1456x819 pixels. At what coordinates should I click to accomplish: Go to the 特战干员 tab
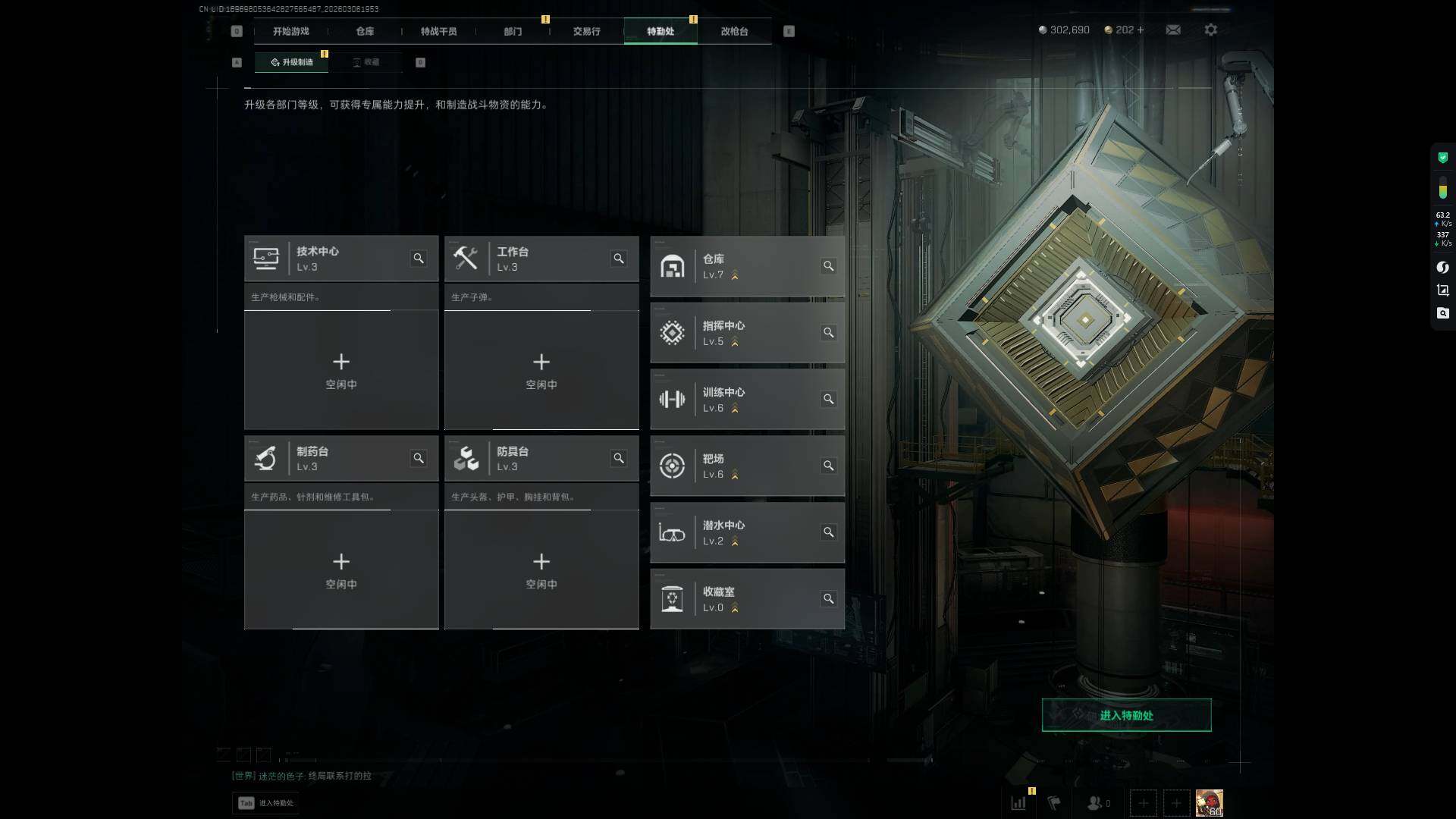point(438,31)
